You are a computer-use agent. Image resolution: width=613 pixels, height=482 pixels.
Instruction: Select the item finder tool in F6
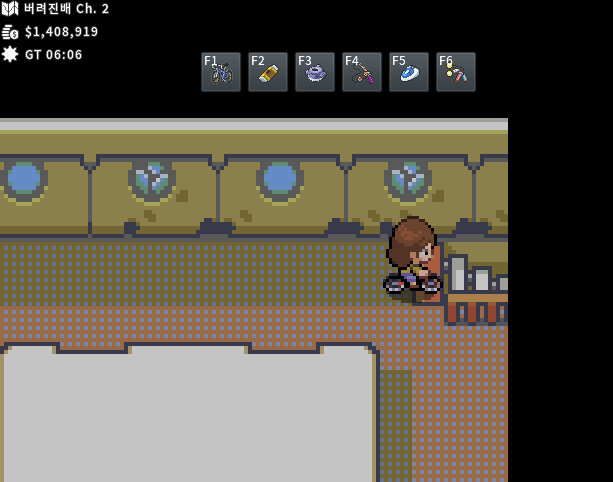pos(456,72)
